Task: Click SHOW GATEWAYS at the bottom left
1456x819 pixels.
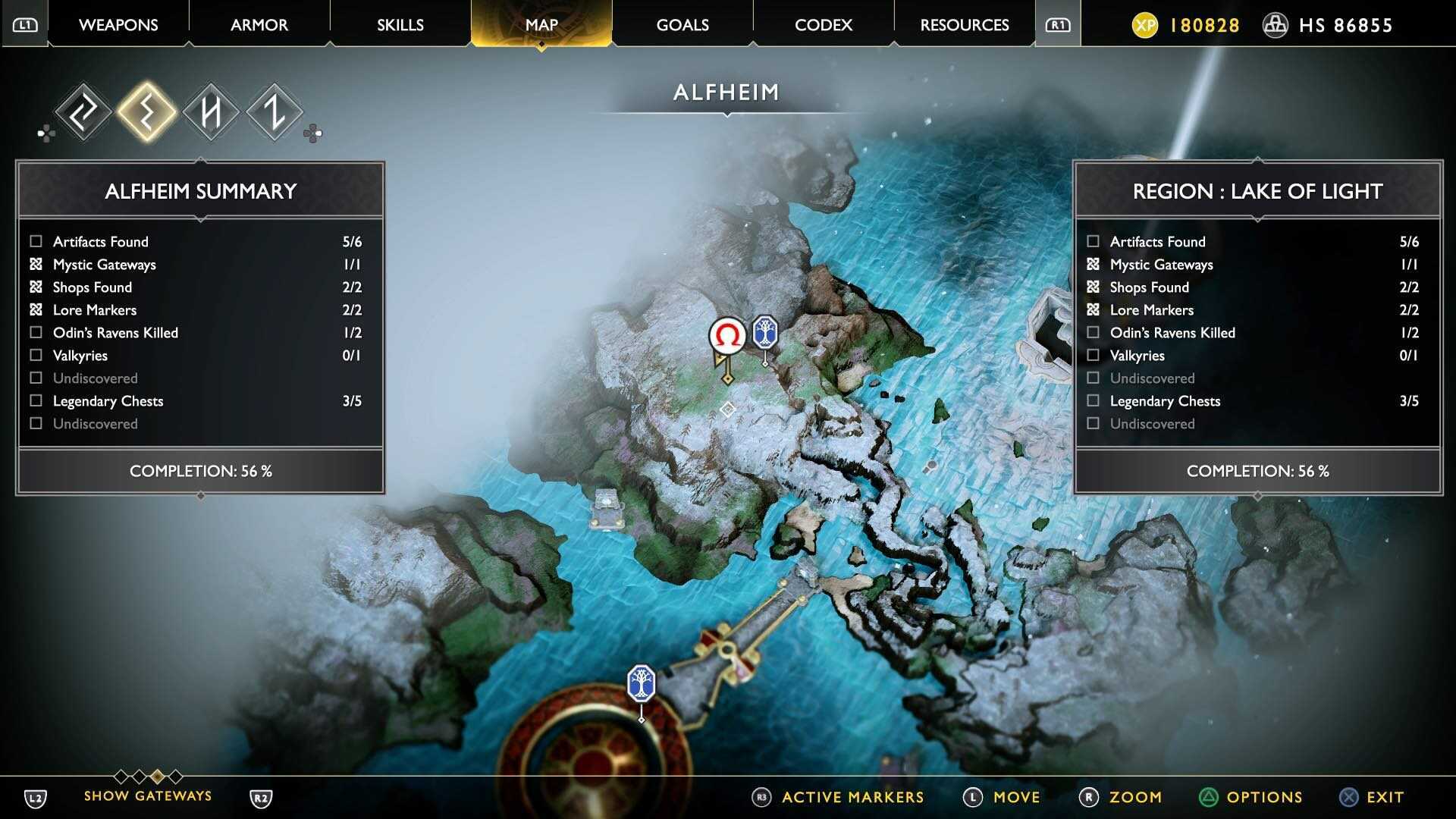Action: (147, 795)
